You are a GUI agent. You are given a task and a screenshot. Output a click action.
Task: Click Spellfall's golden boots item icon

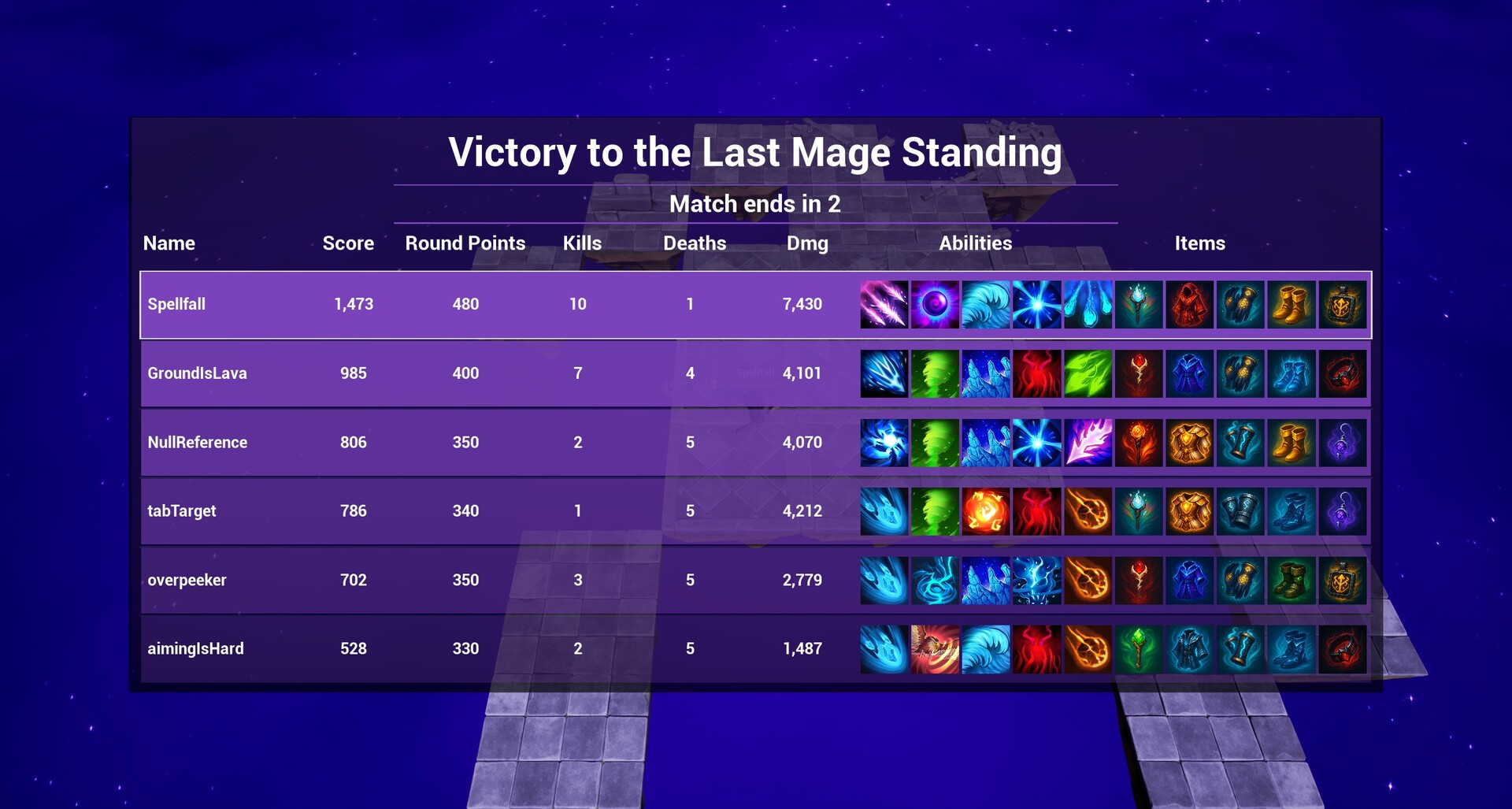(x=1292, y=305)
